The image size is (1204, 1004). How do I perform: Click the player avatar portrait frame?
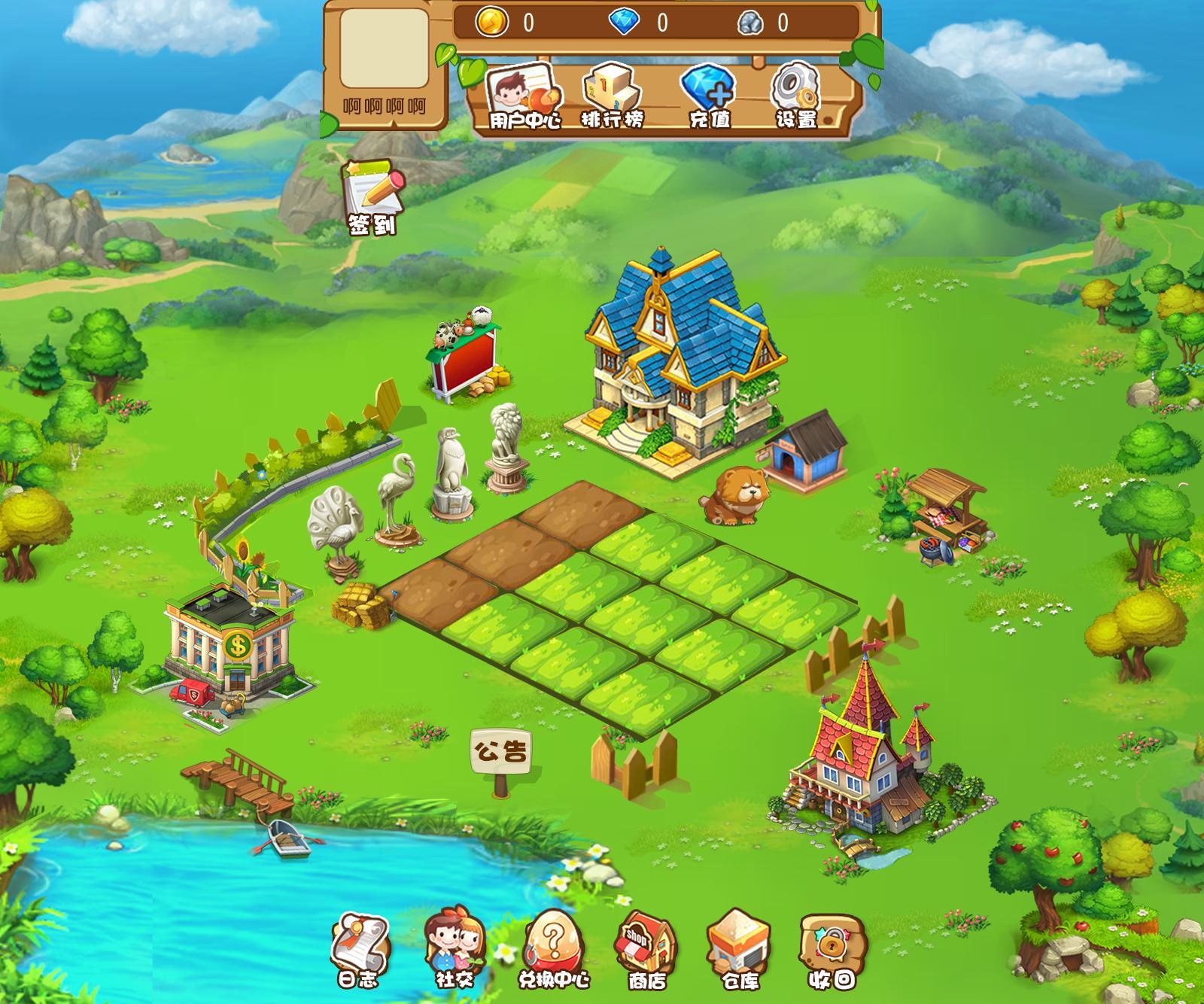[384, 48]
